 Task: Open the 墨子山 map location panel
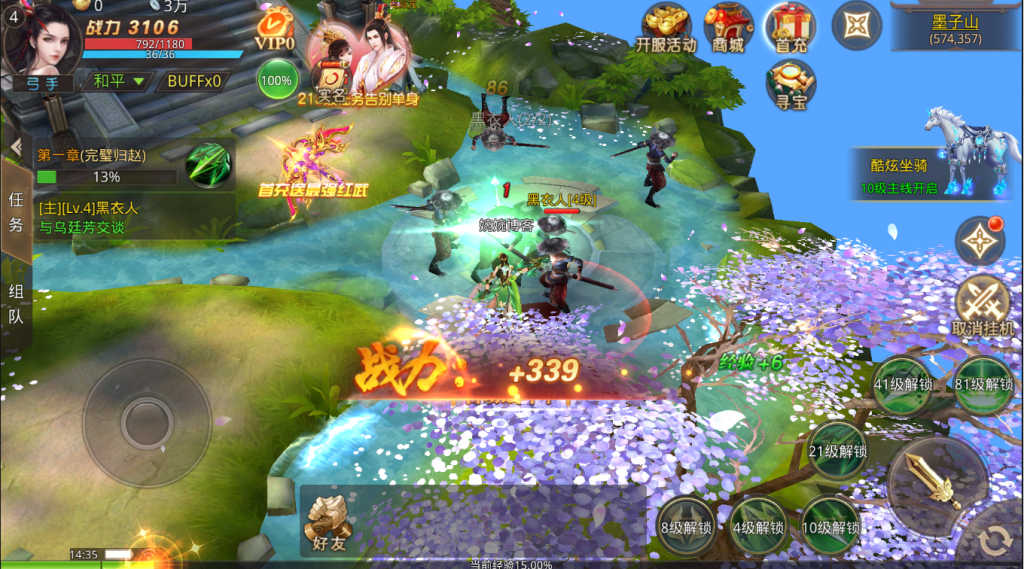[x=955, y=27]
